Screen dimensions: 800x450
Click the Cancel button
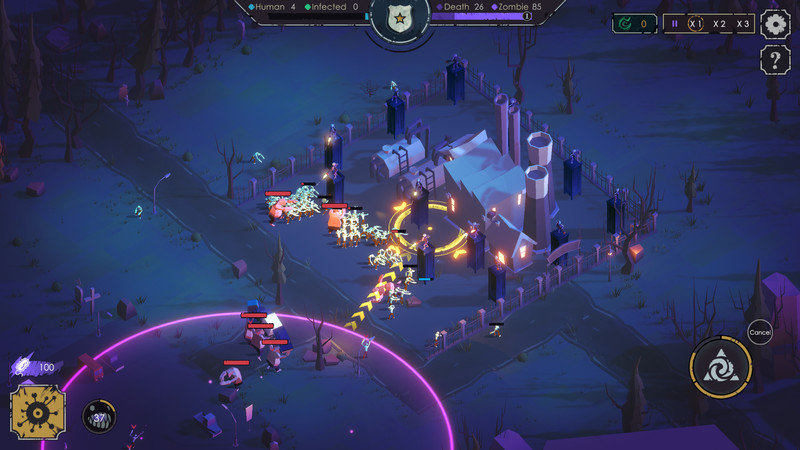tap(760, 332)
